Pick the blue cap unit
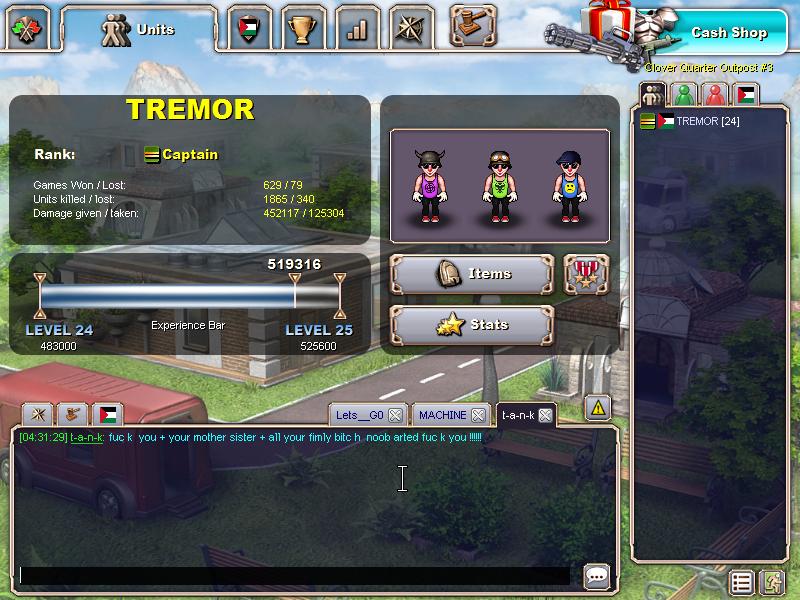800x600 pixels. click(x=568, y=186)
